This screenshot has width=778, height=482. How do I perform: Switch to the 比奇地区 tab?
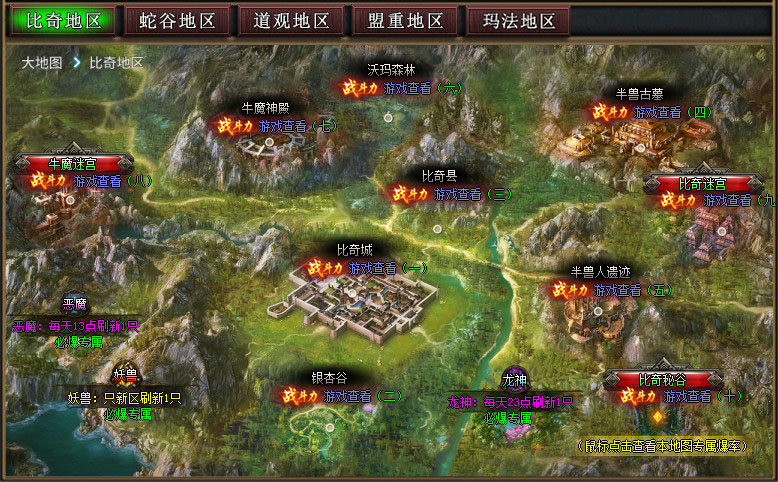click(63, 21)
